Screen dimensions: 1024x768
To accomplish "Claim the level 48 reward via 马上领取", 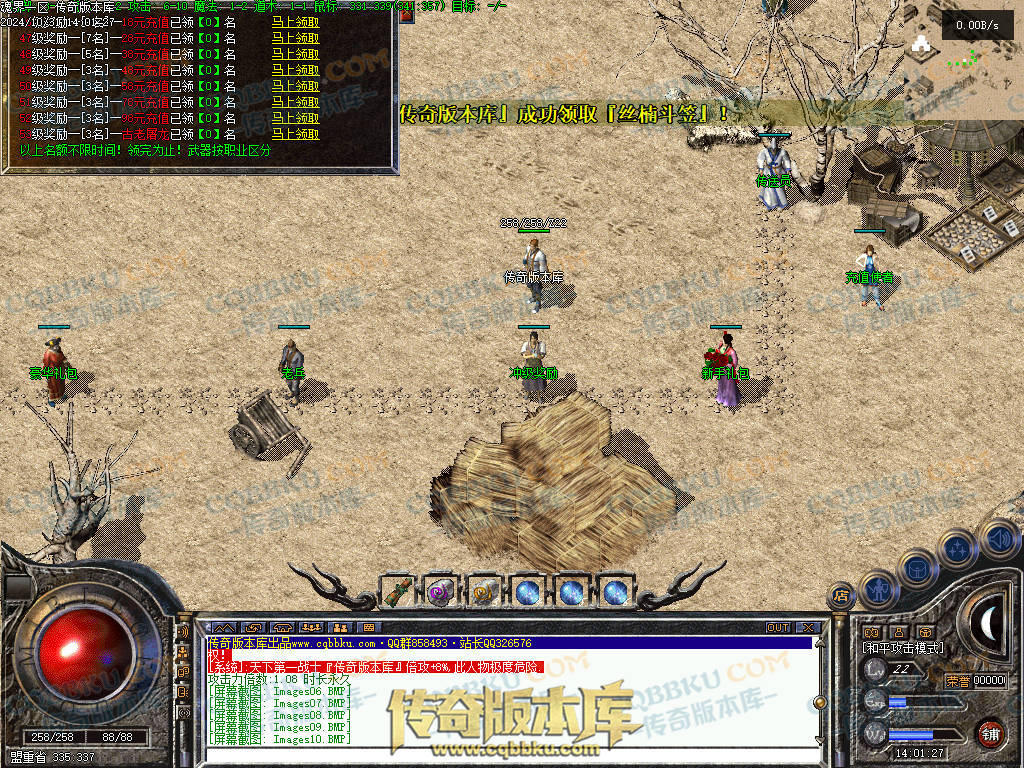I will pyautogui.click(x=296, y=55).
